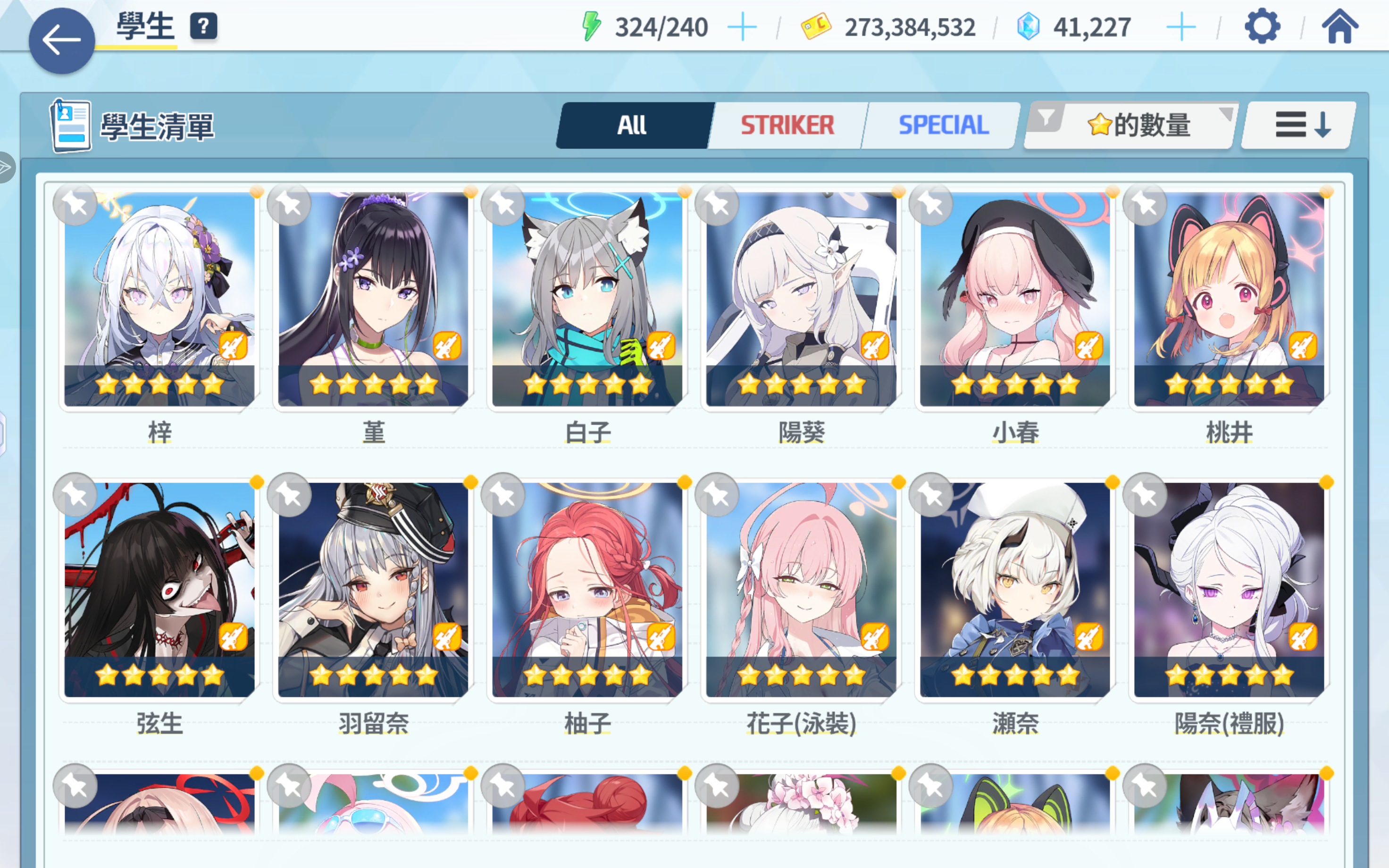Open student 羽留奈's card

tap(373, 590)
